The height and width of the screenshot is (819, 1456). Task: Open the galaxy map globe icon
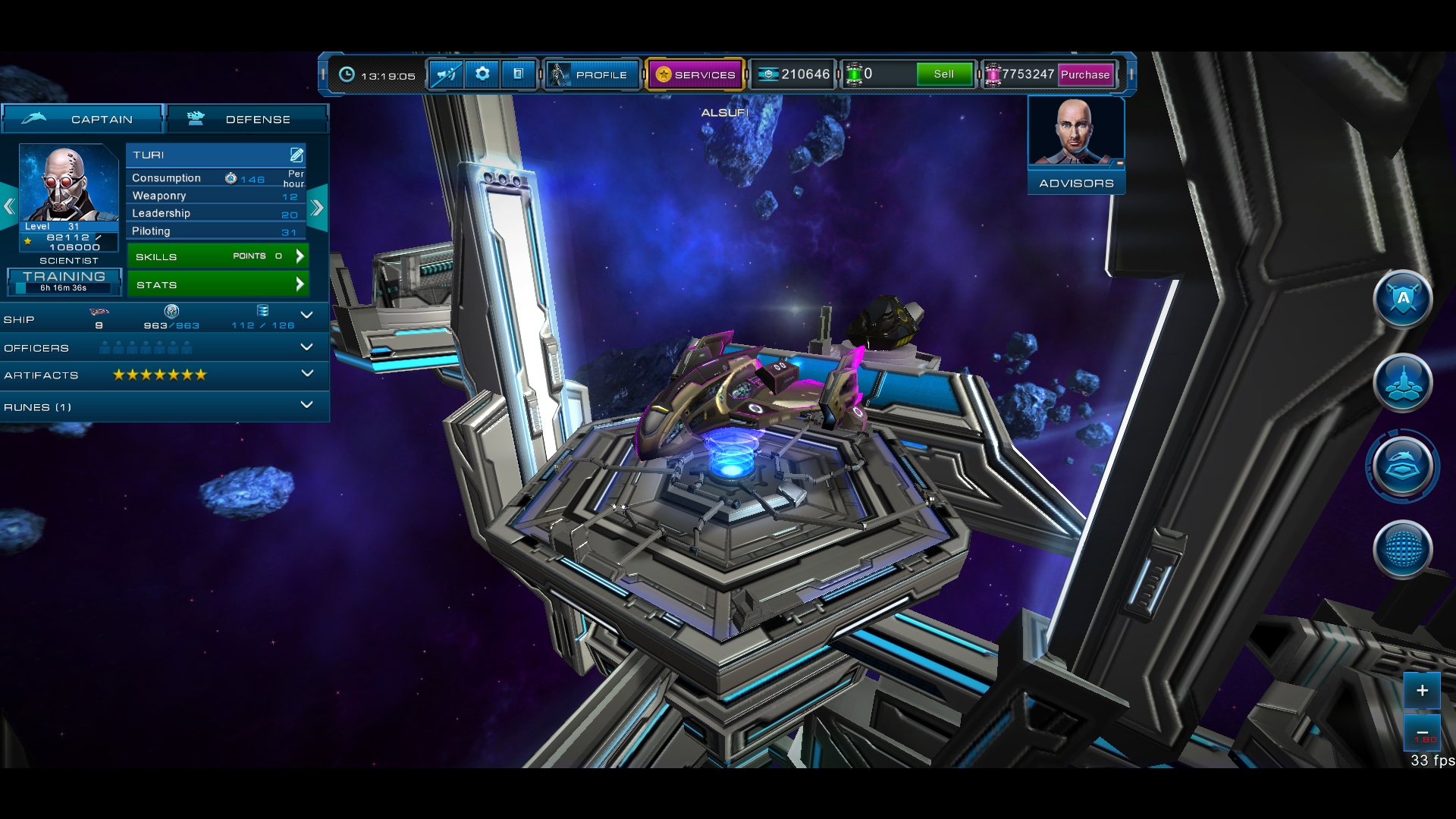click(x=1404, y=550)
